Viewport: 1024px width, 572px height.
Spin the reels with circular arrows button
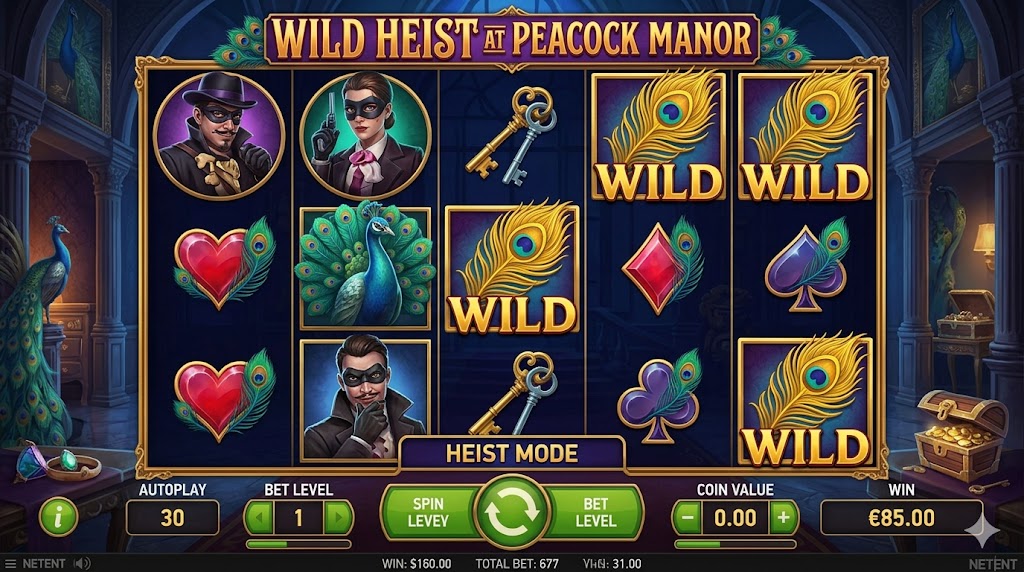tap(512, 513)
